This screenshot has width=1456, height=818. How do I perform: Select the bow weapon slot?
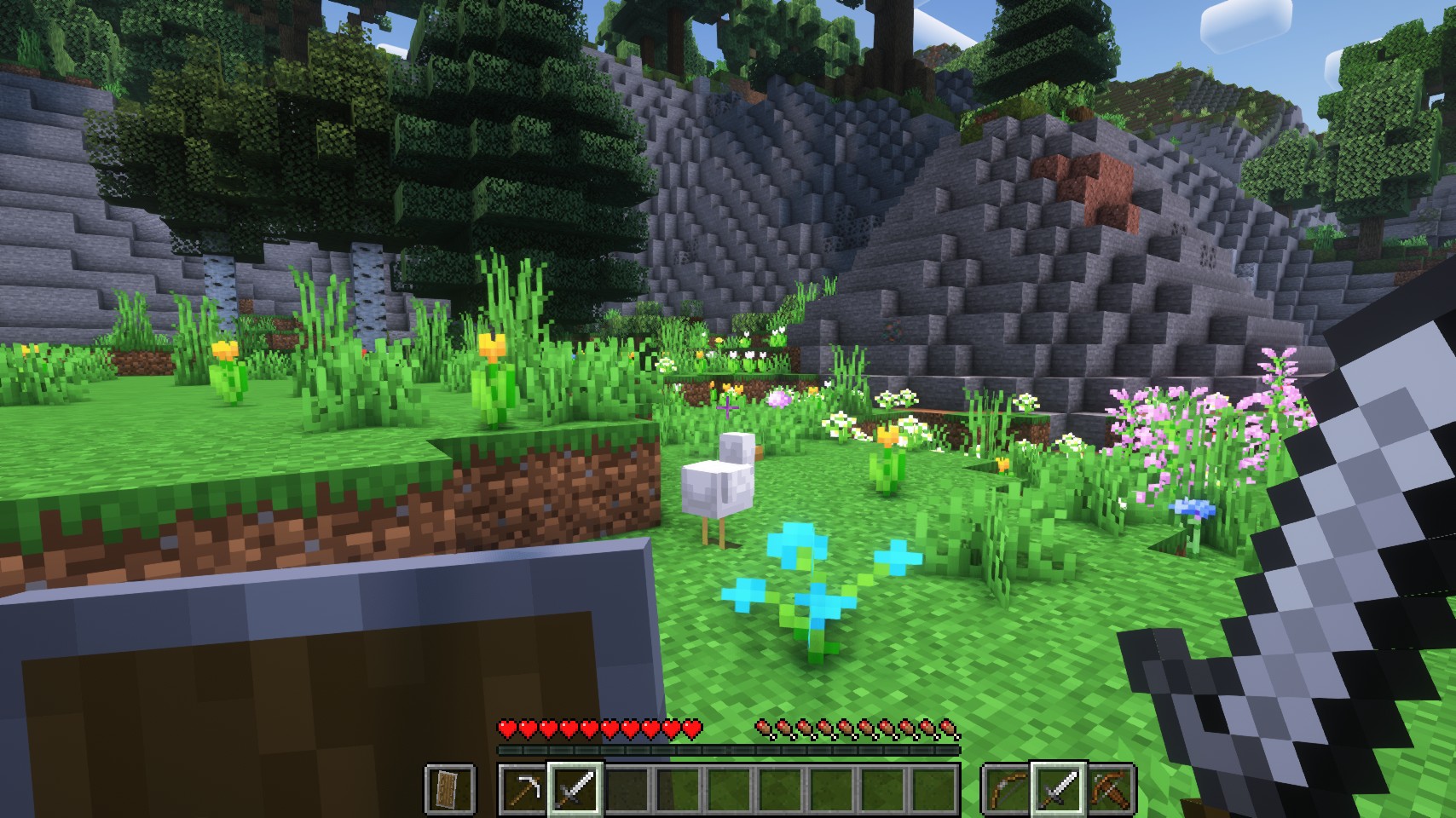tap(1008, 788)
